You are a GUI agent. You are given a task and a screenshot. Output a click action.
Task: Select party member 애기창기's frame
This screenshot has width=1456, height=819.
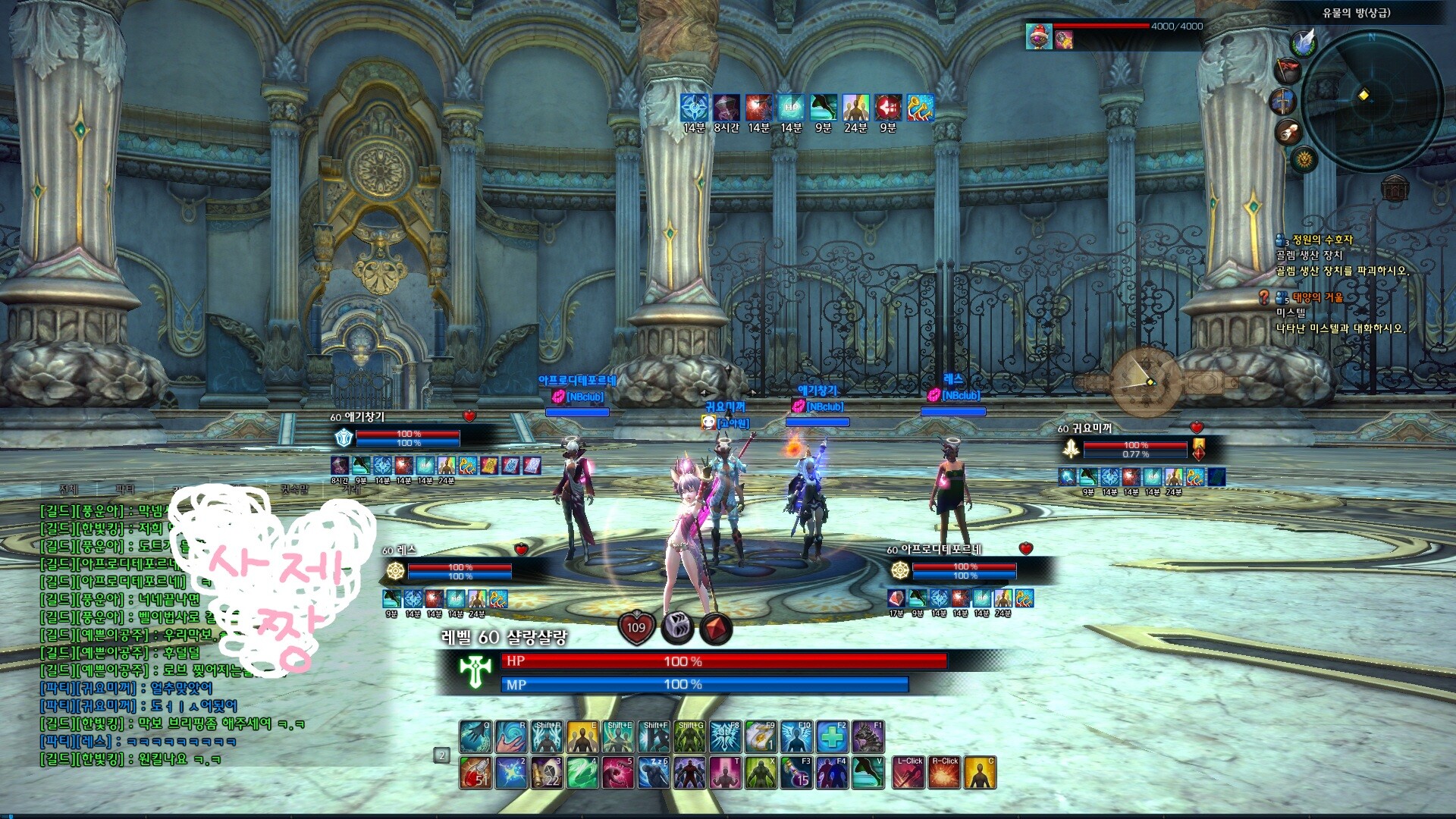click(x=407, y=438)
